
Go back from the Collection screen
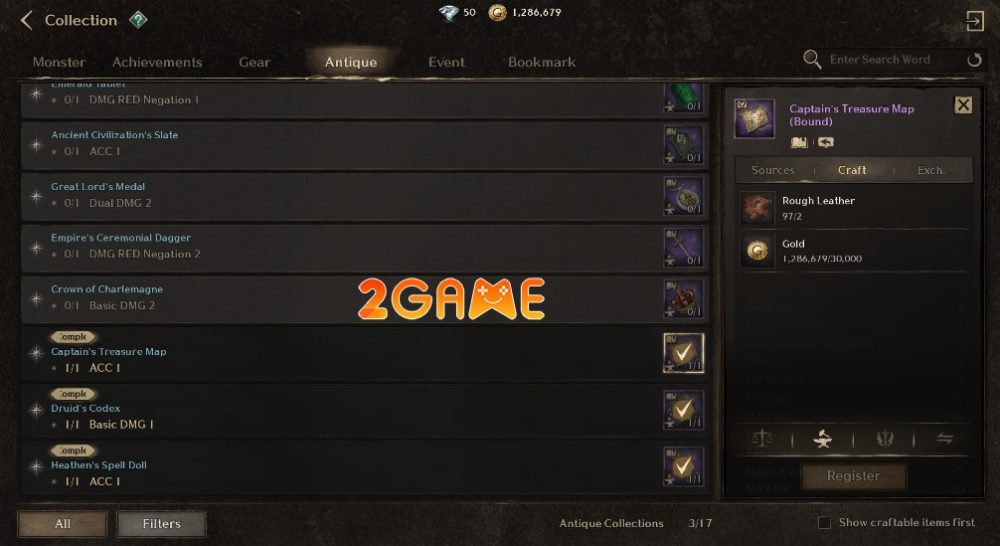click(27, 20)
